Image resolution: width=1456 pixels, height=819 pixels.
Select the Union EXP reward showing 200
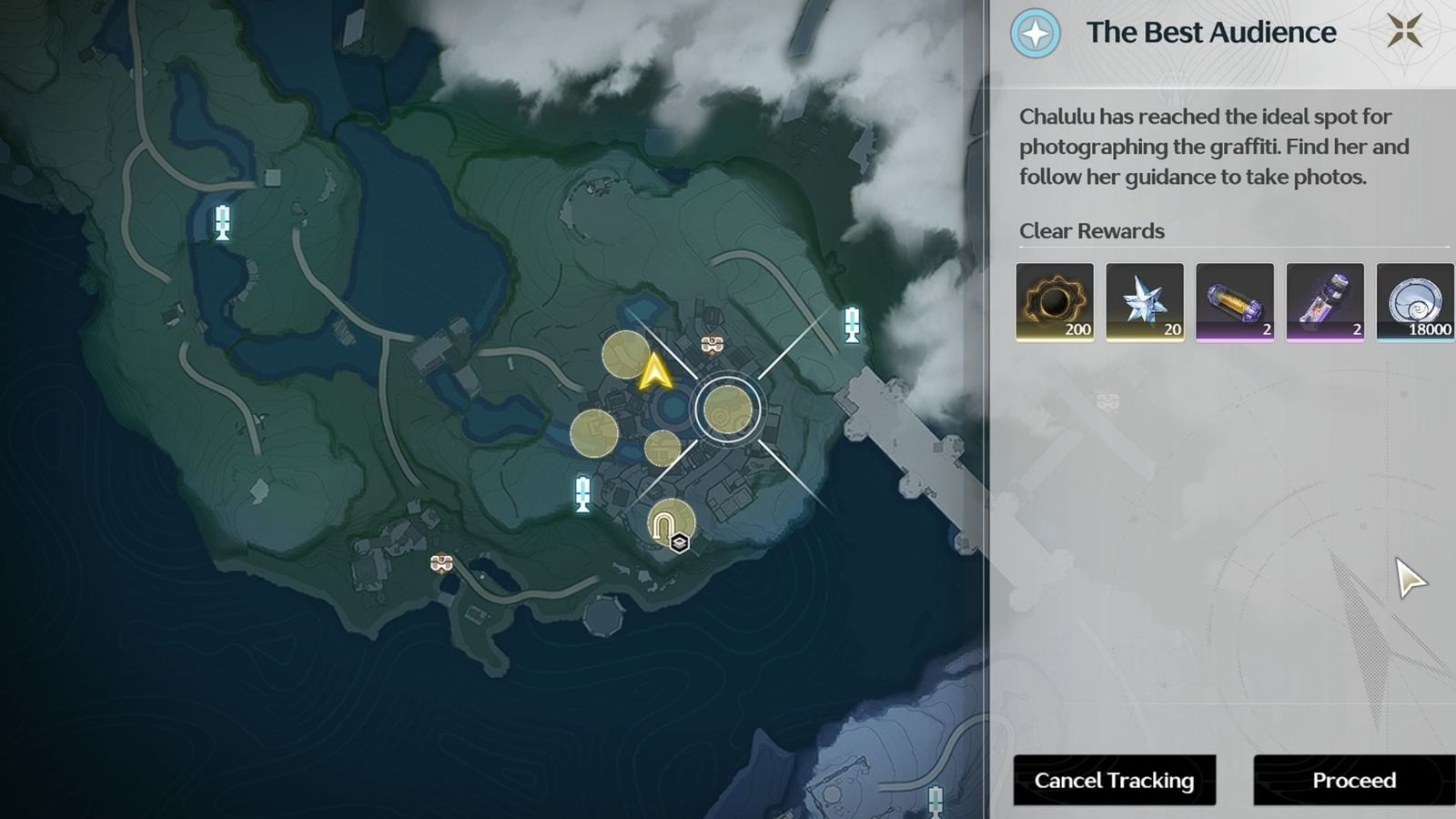pyautogui.click(x=1055, y=303)
